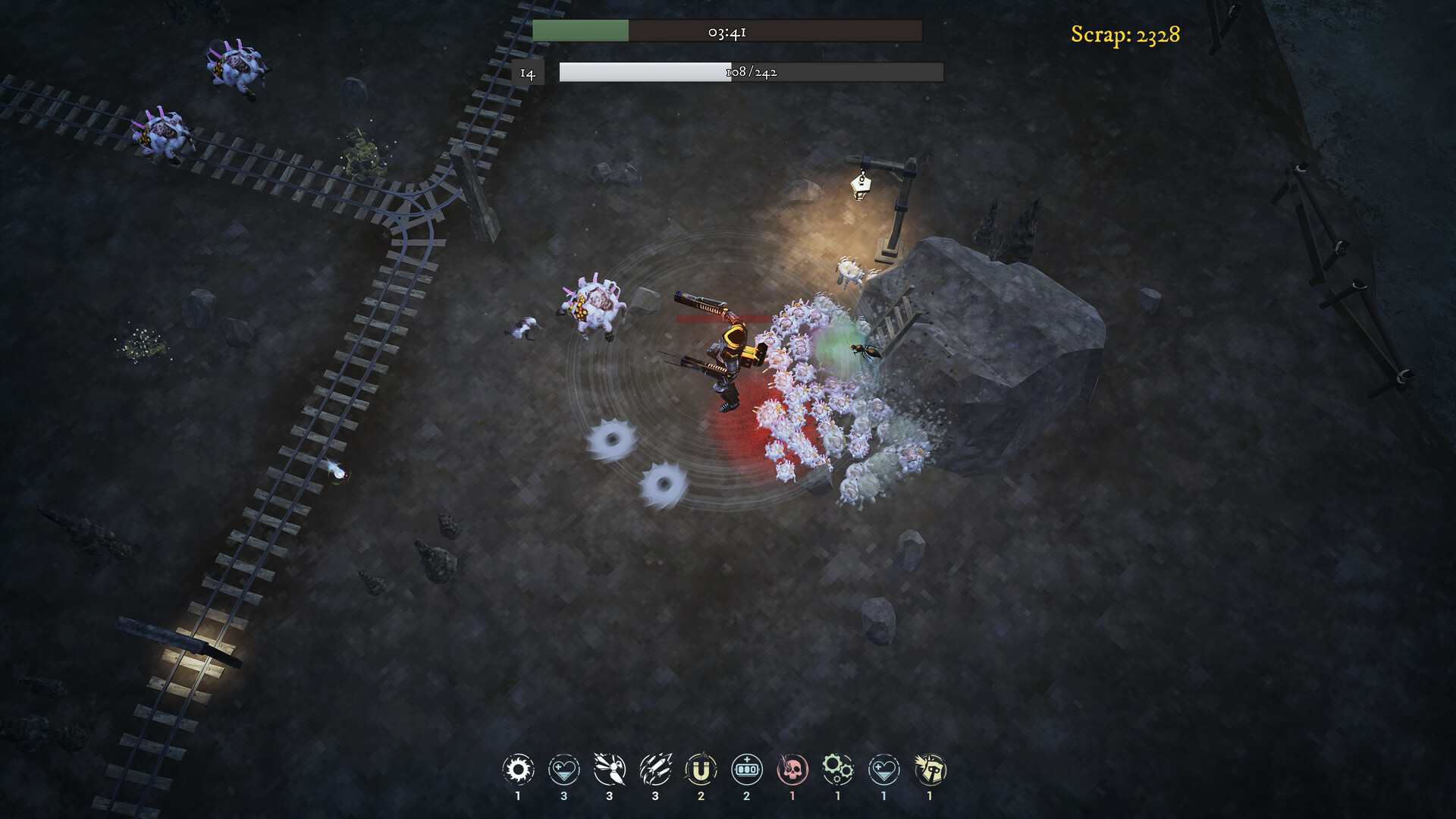The height and width of the screenshot is (819, 1456).
Task: Open the Scrap 2328 counter
Action: click(1125, 33)
